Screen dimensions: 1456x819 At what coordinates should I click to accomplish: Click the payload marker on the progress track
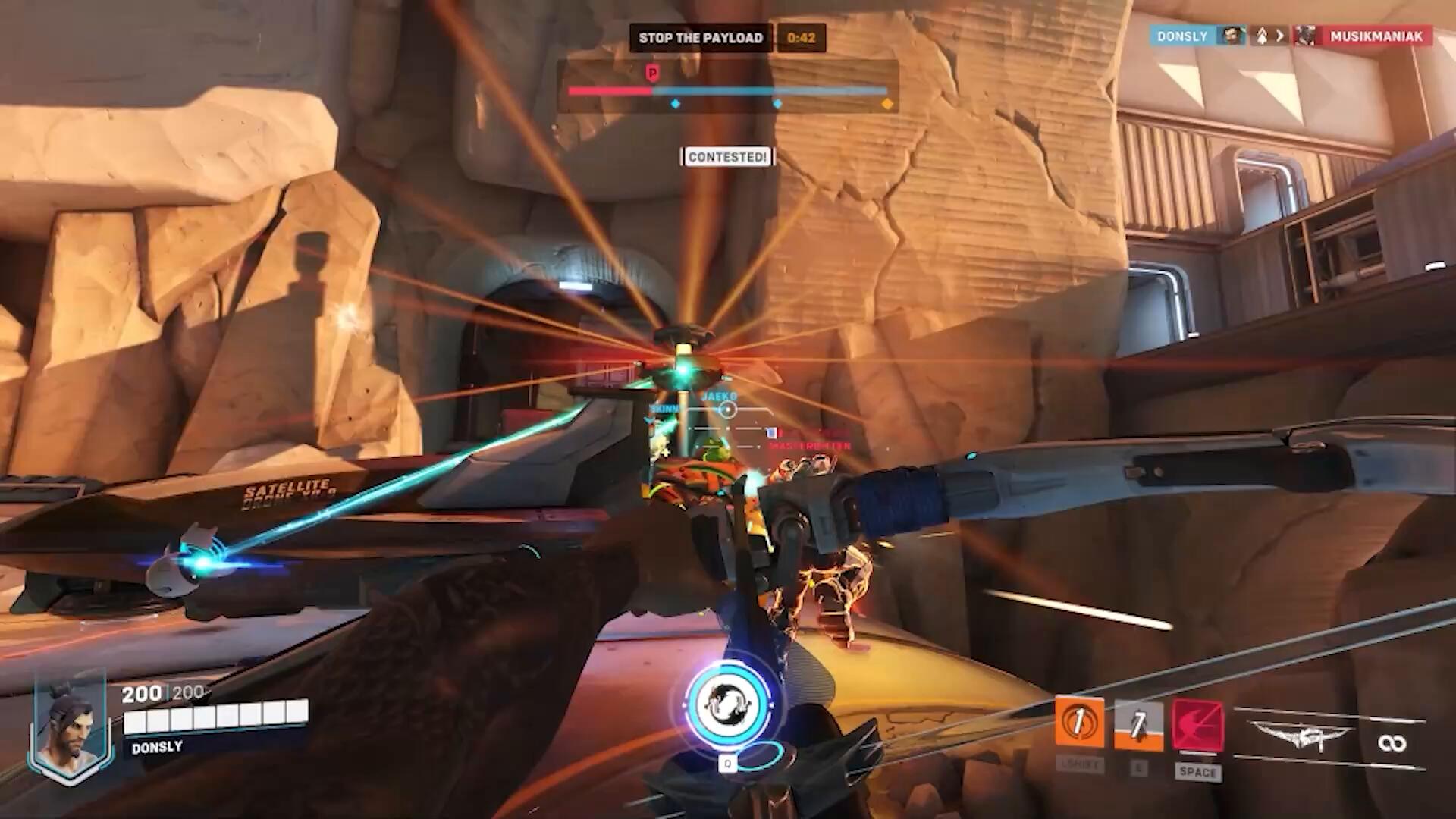click(652, 73)
